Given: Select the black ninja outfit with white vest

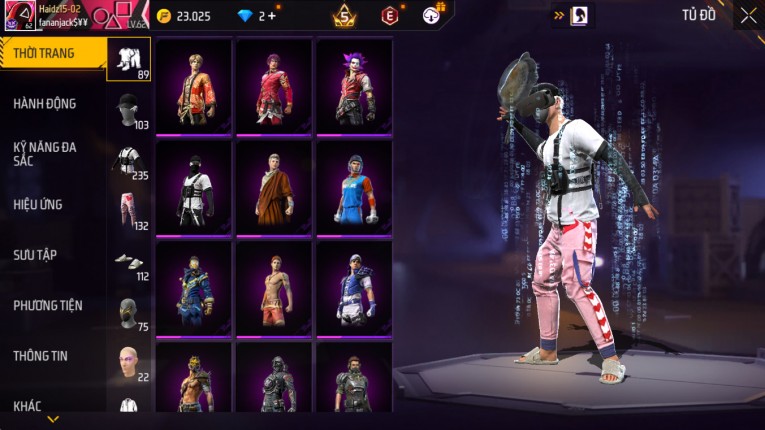Looking at the screenshot, I should pos(194,188).
